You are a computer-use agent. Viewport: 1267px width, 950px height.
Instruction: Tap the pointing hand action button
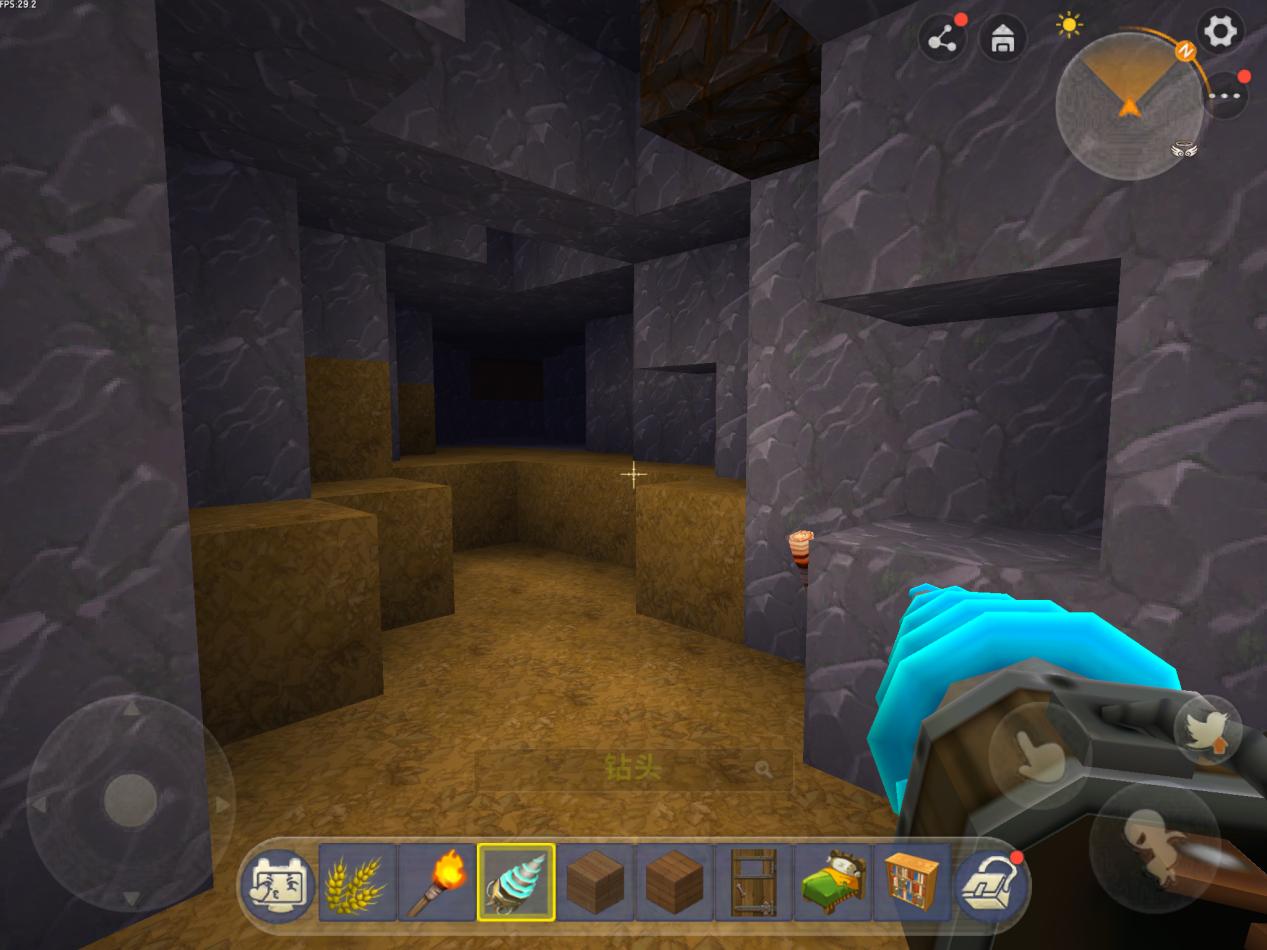1038,752
